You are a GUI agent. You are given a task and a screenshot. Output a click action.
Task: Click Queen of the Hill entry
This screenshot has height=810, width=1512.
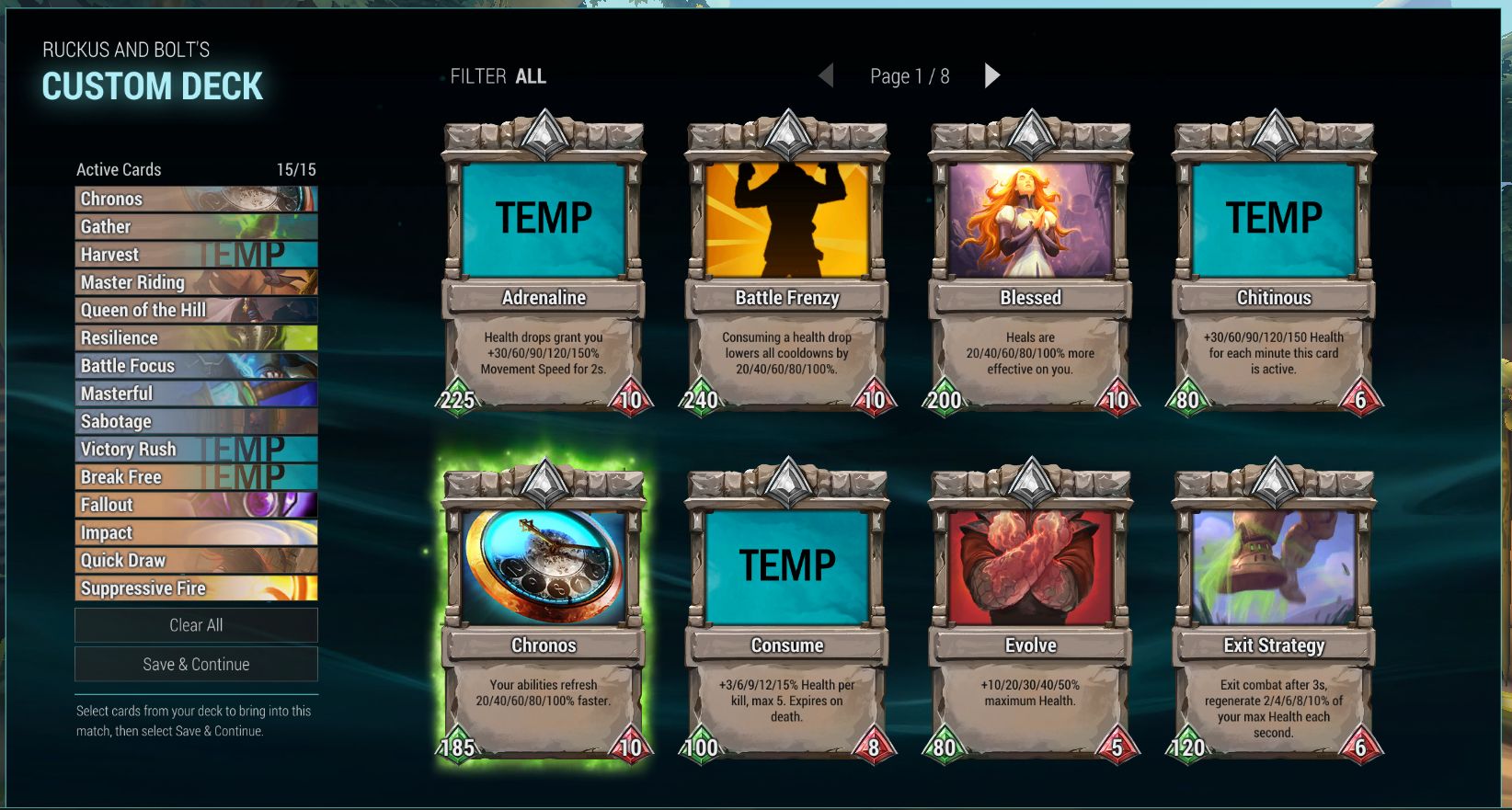(x=196, y=310)
